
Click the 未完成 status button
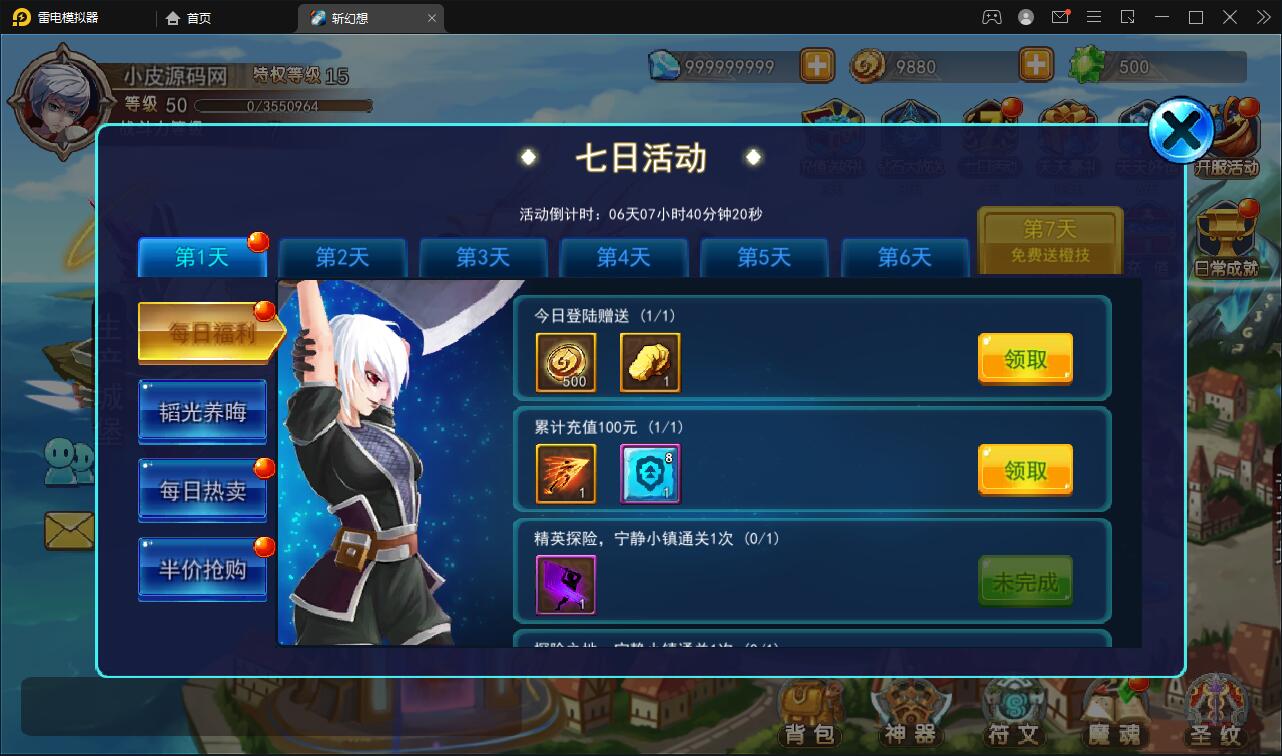1024,580
